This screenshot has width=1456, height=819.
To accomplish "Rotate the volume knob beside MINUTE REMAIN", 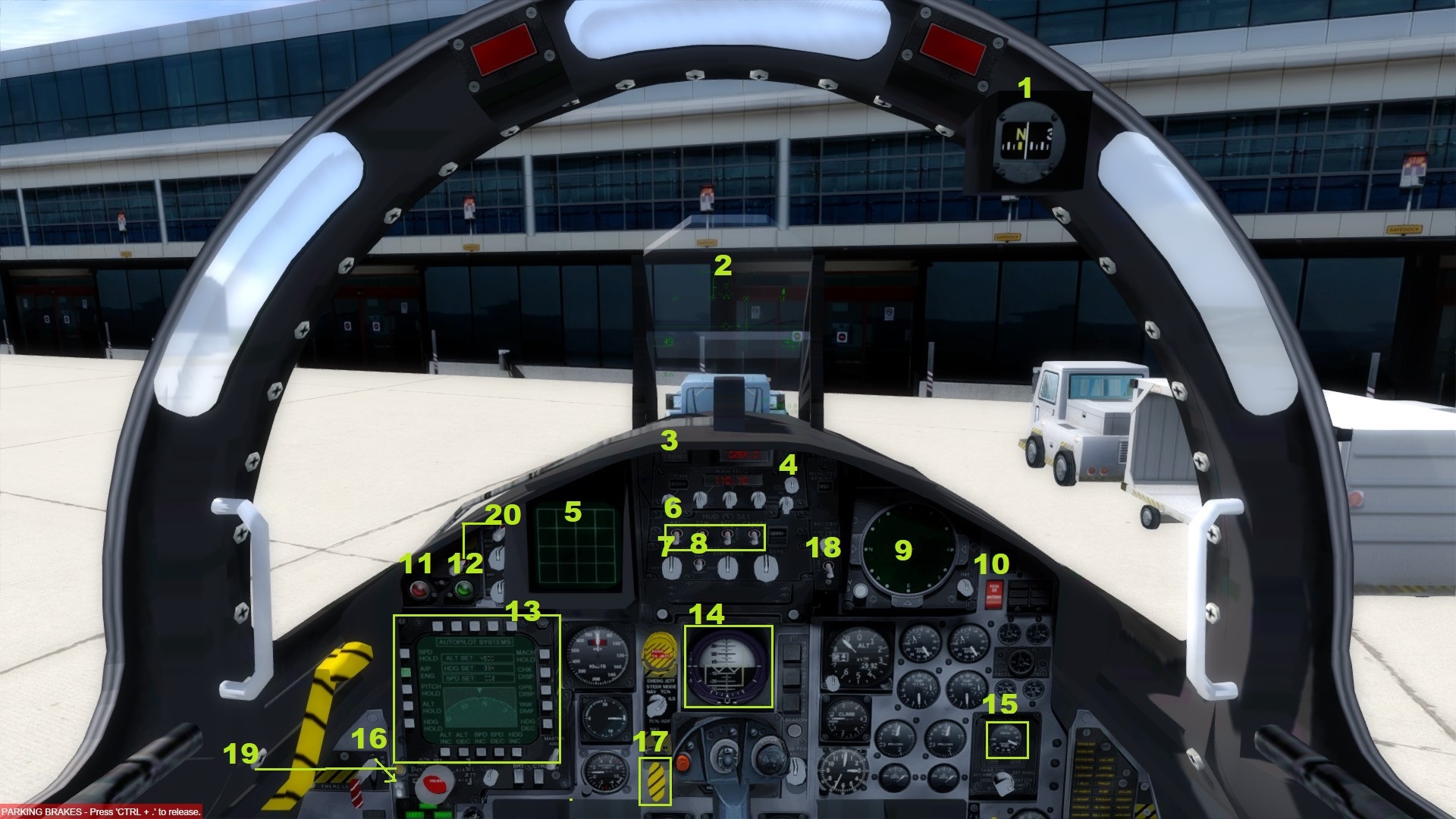I will [792, 485].
